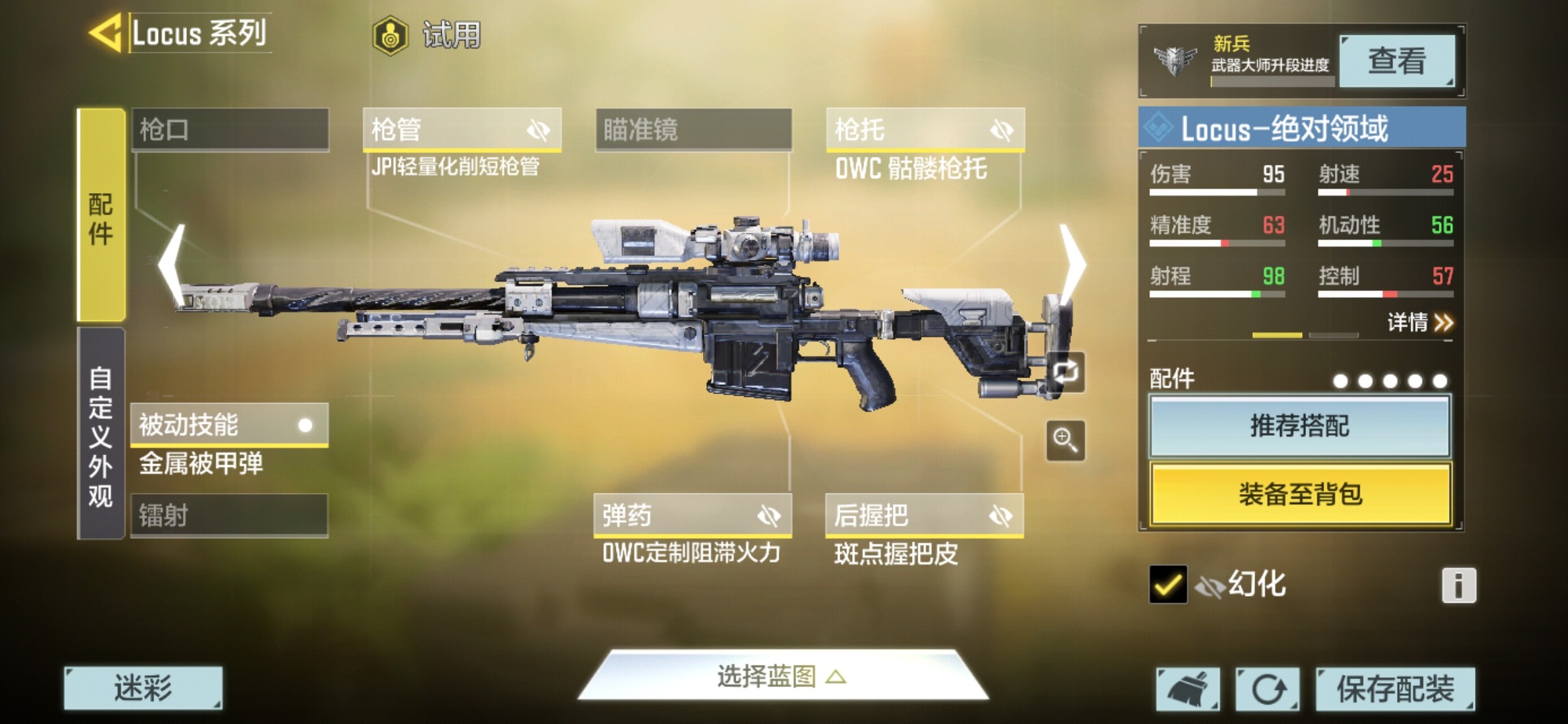The image size is (1568, 724).
Task: Switch to the 自定义外观 tab
Action: (x=101, y=434)
